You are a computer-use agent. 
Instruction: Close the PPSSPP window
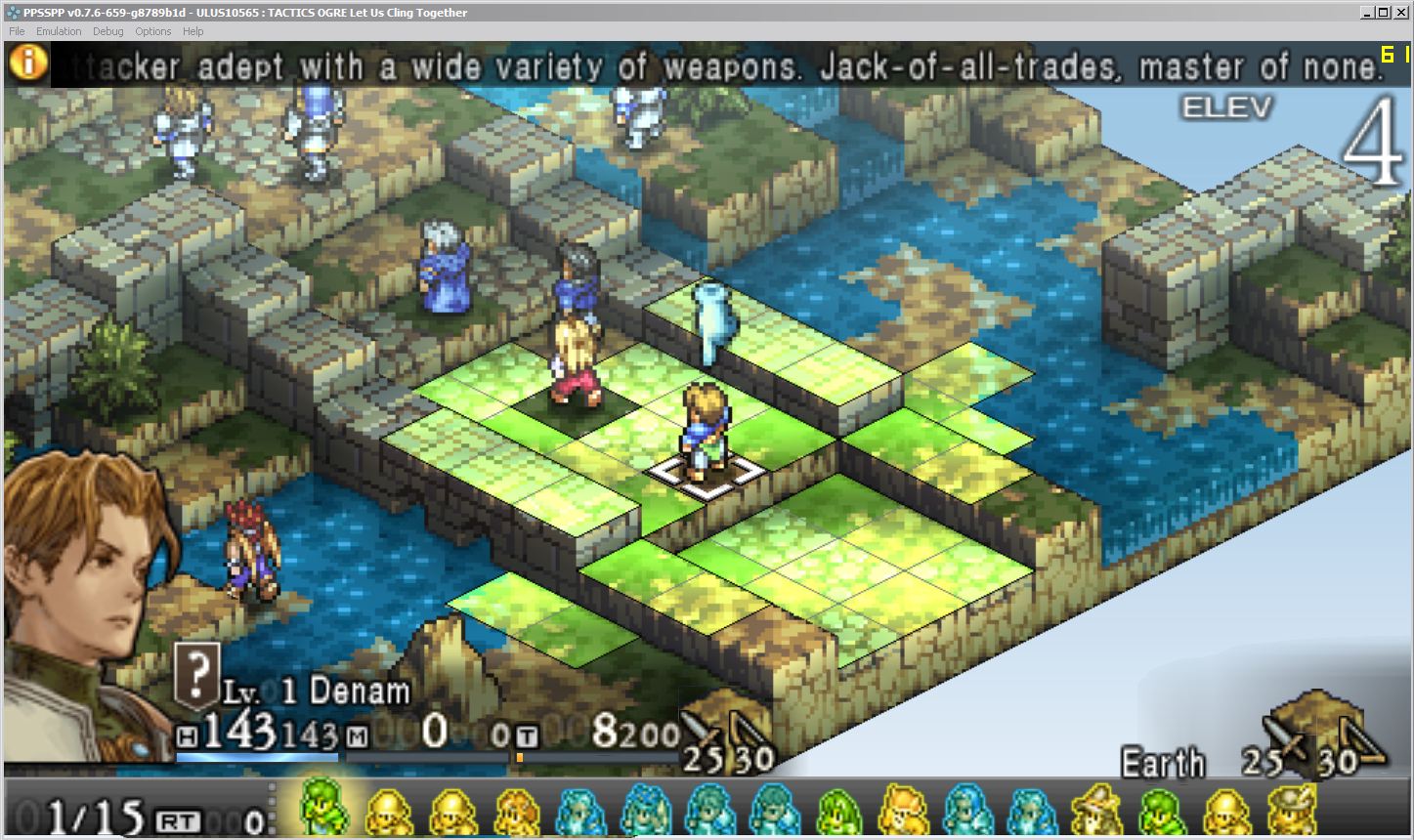tap(1401, 13)
